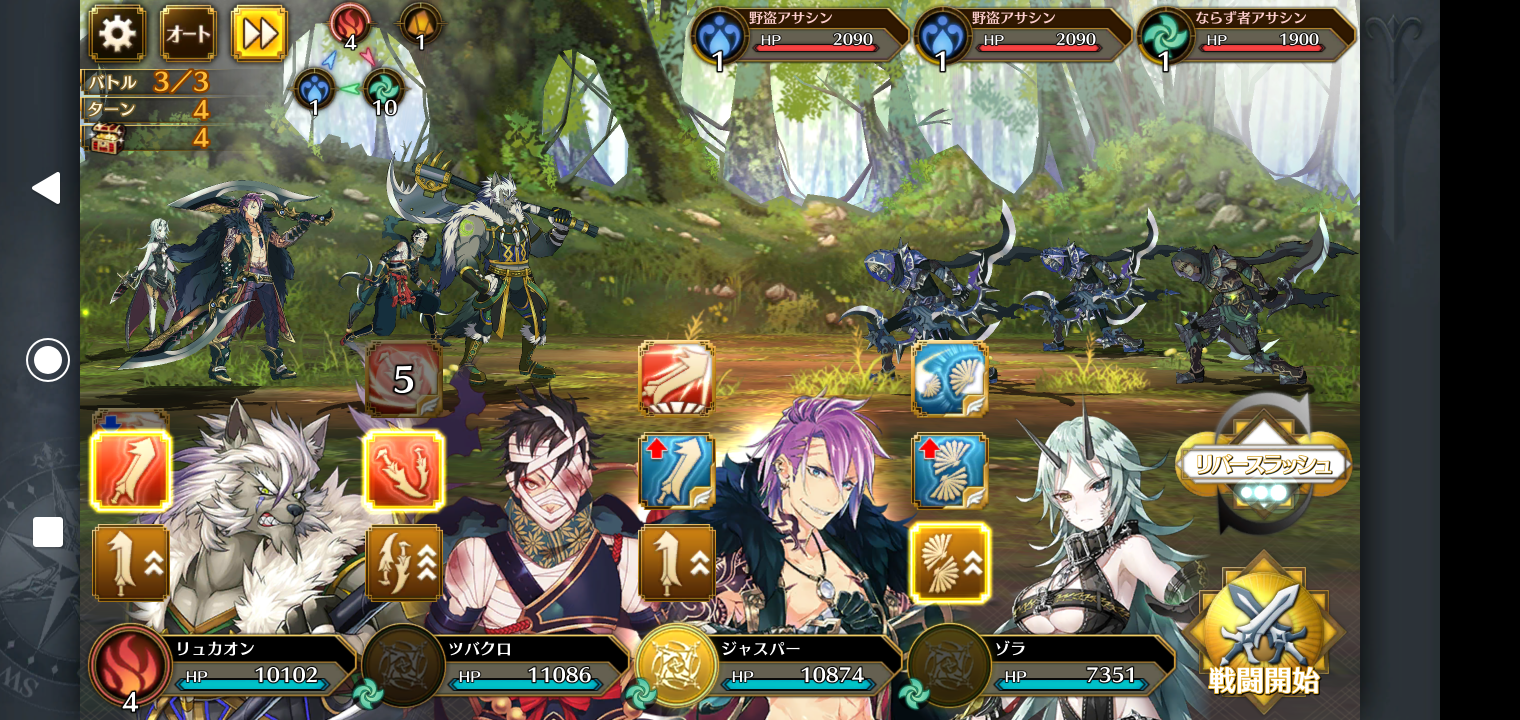The image size is (1520, 720).
Task: Open the gear settings menu
Action: point(117,34)
